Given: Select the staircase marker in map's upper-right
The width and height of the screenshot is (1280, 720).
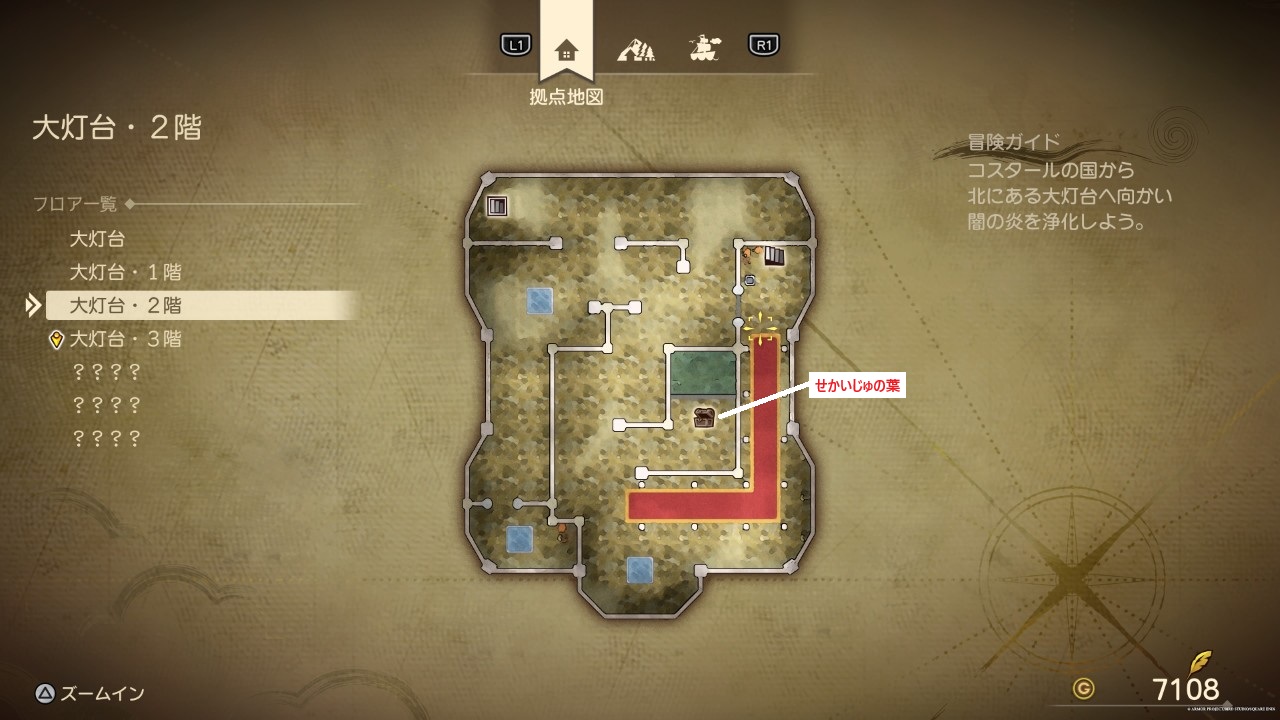Looking at the screenshot, I should (x=776, y=255).
